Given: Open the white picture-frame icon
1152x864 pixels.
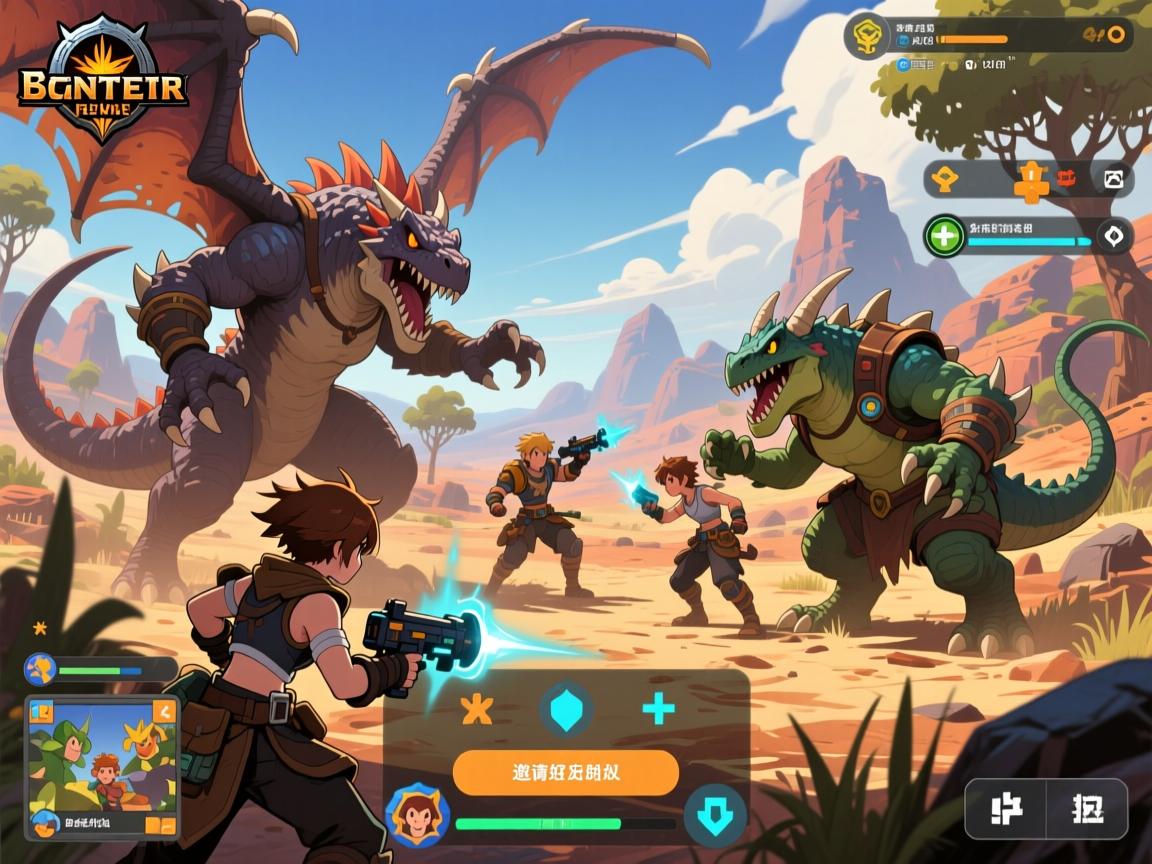Looking at the screenshot, I should pos(1113,180).
